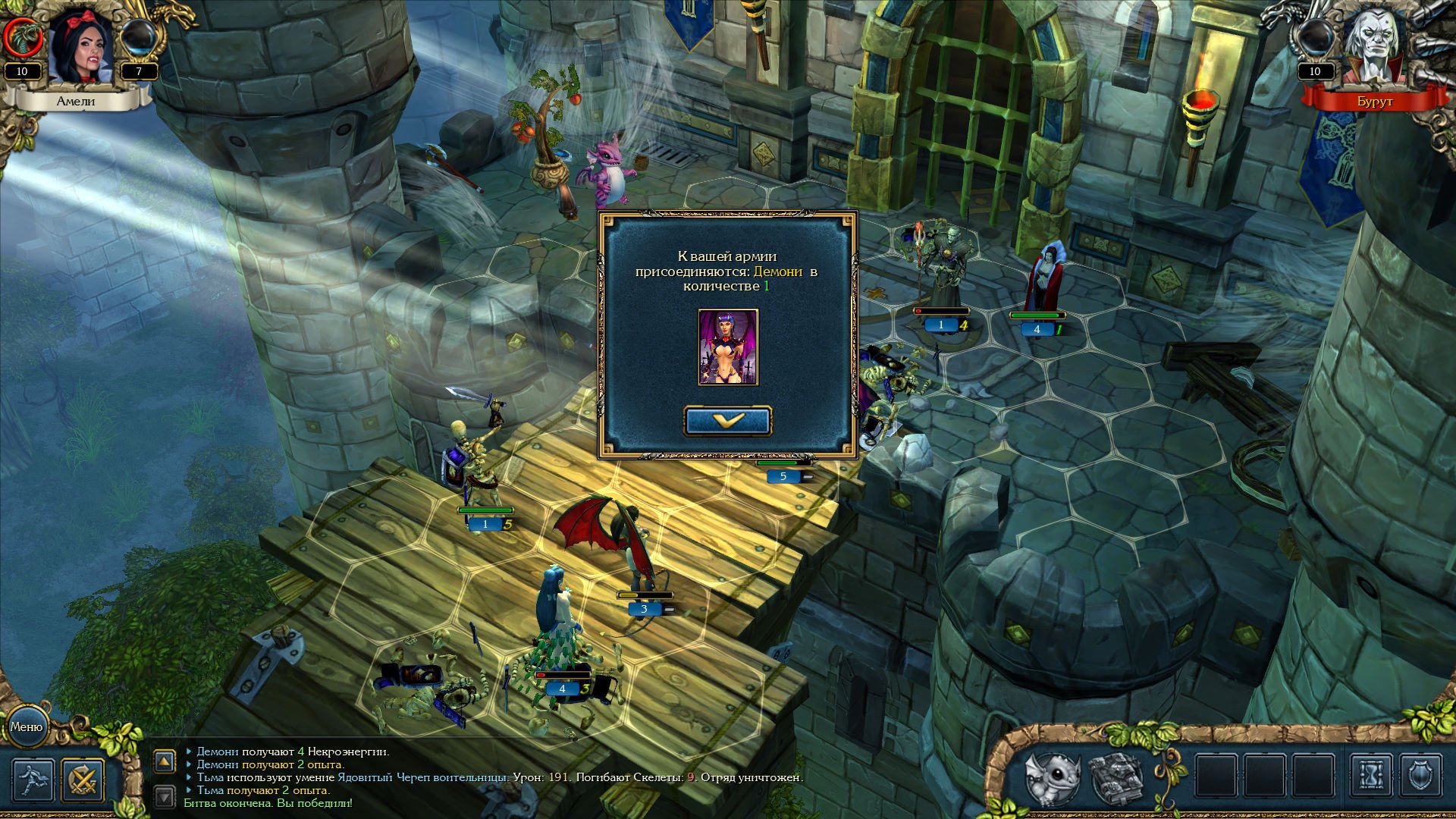1456x819 pixels.
Task: Open the spell book
Action: pyautogui.click(x=1116, y=777)
